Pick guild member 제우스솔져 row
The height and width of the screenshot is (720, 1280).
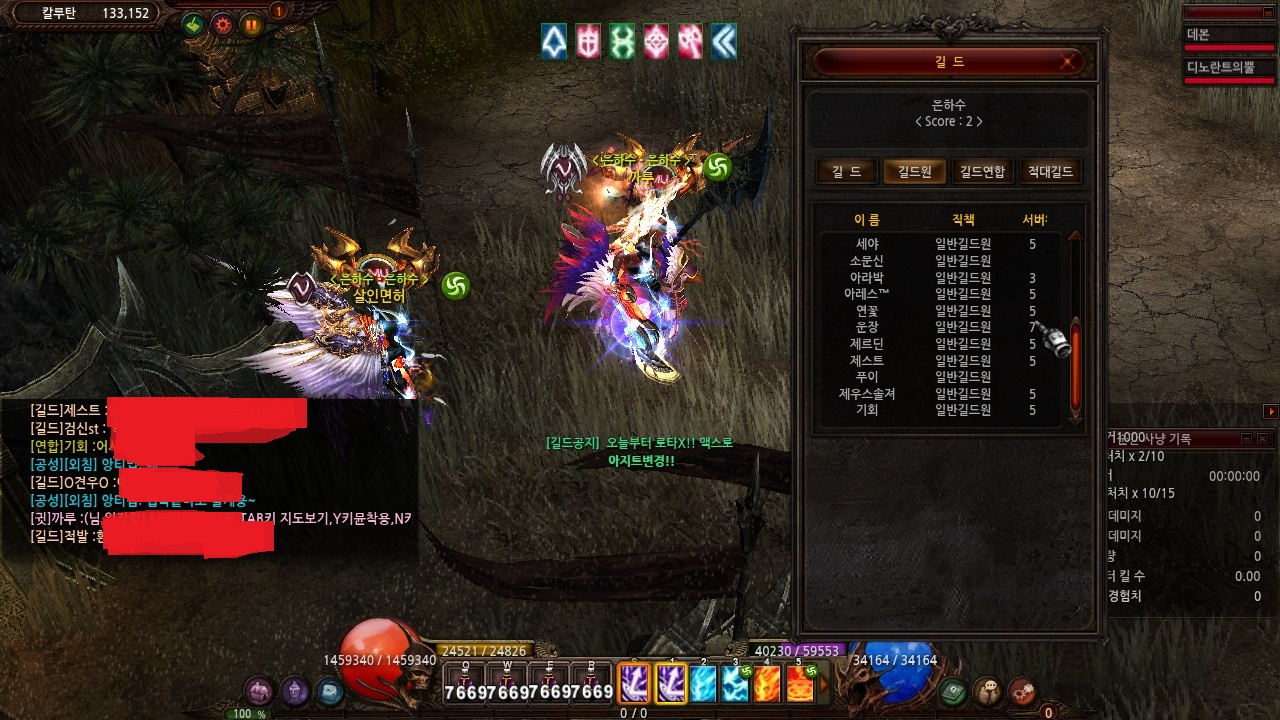[867, 394]
